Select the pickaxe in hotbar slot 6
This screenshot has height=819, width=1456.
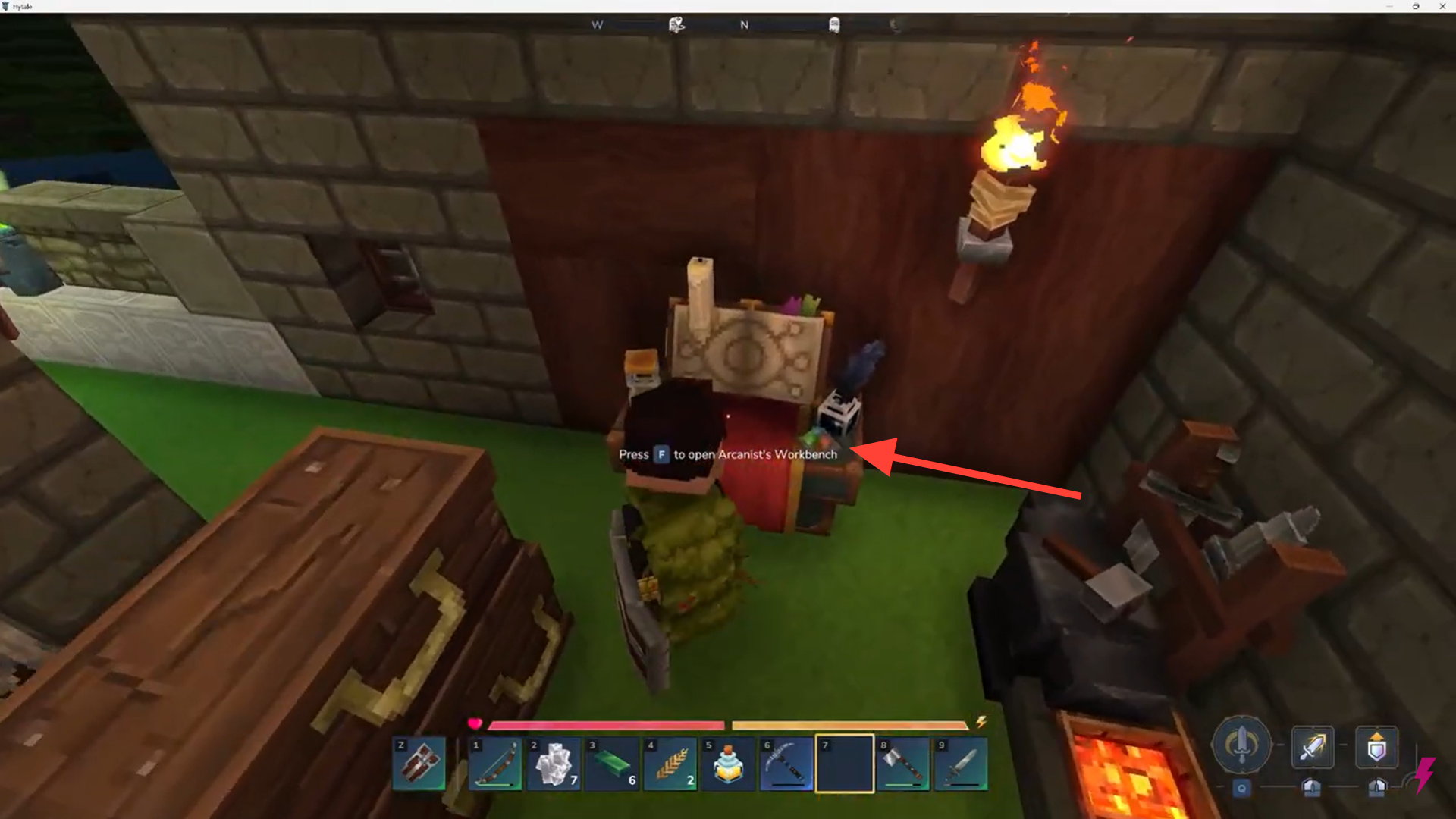pos(787,764)
